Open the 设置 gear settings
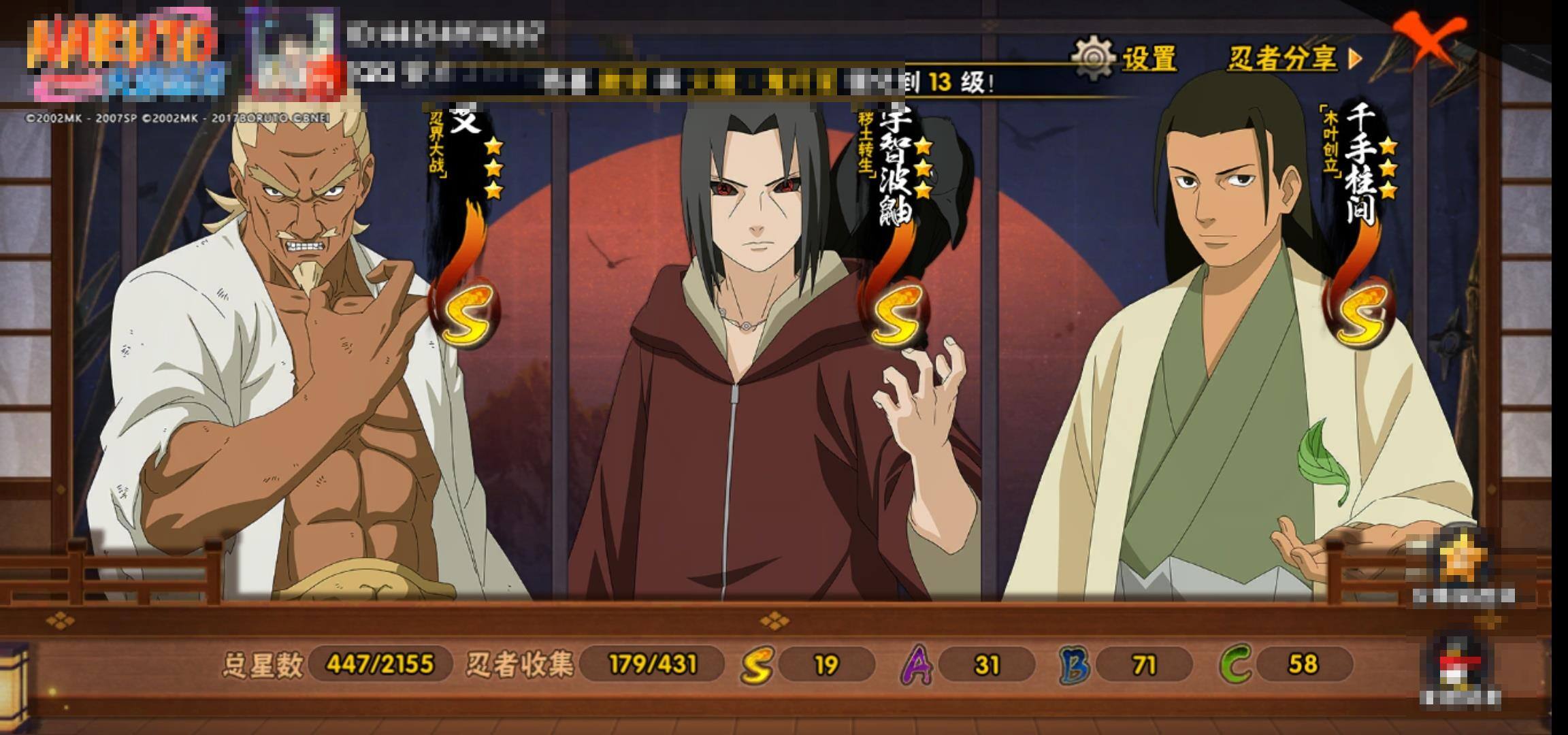The image size is (1568, 735). (x=1124, y=58)
